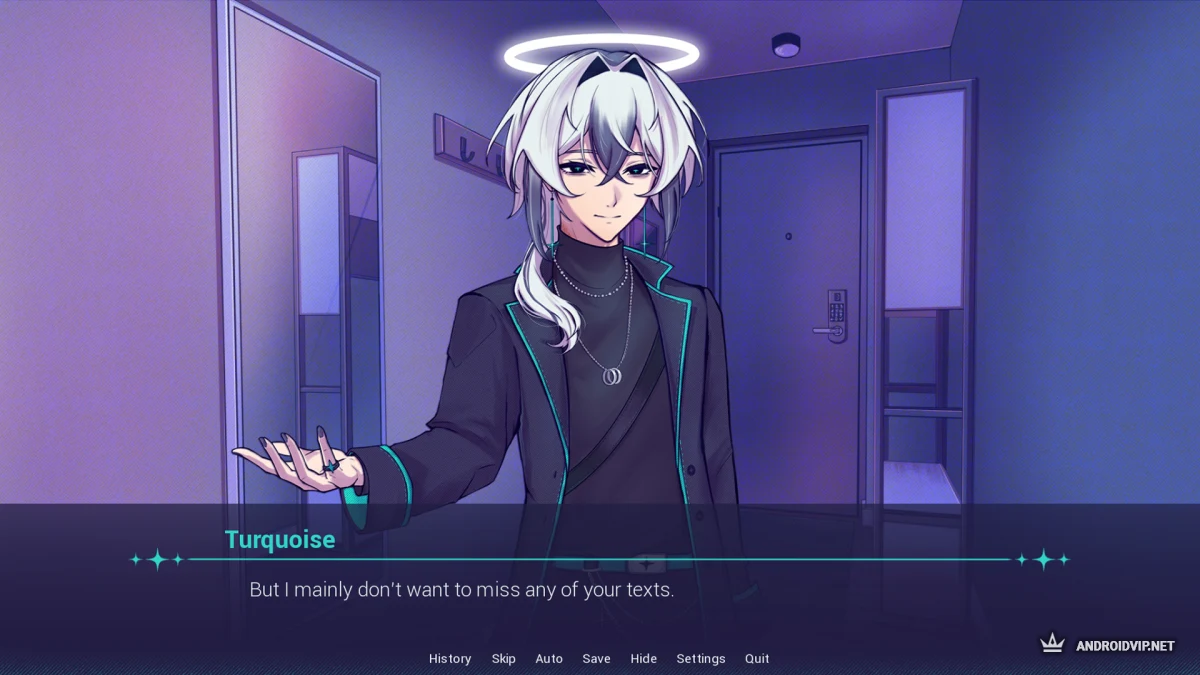Quit the game
Image resolution: width=1200 pixels, height=675 pixels.
pyautogui.click(x=757, y=658)
